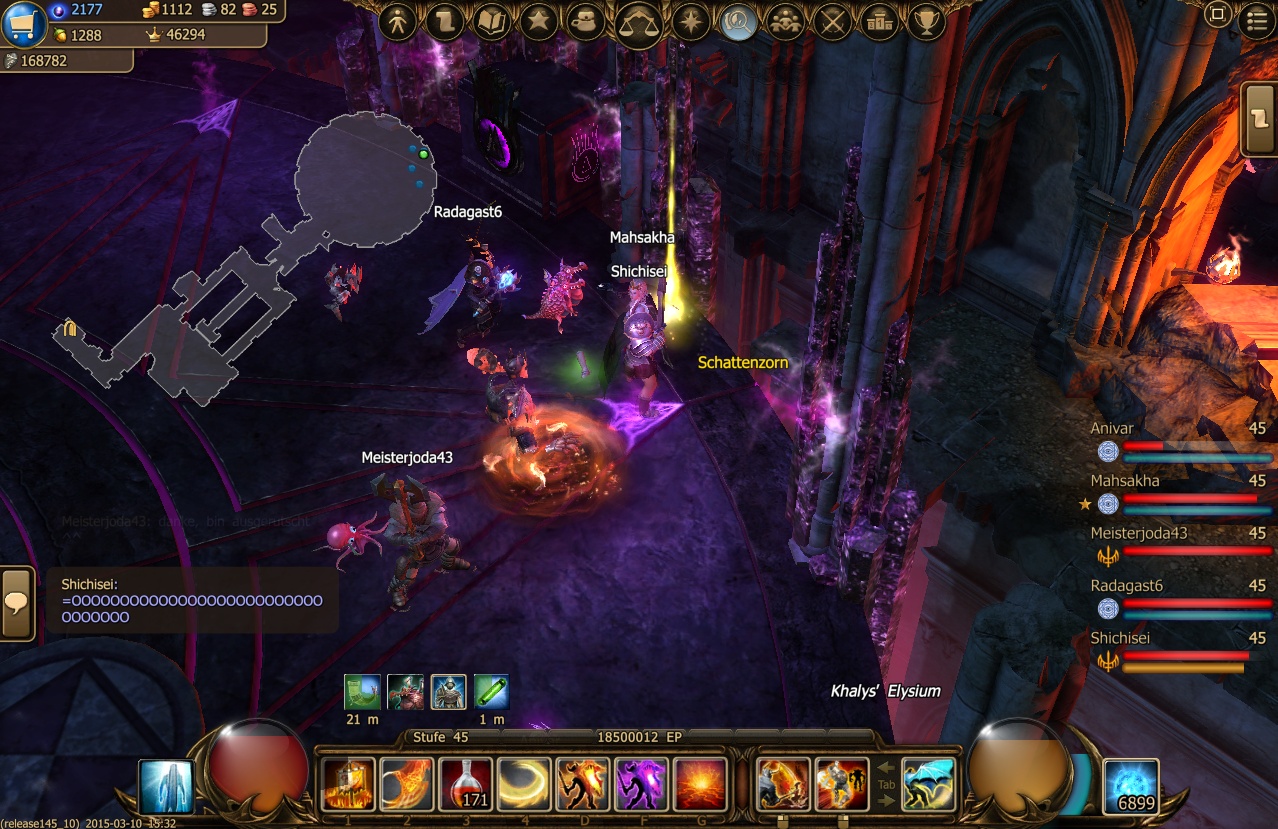Use the blue essence slot showing 6899
1278x829 pixels.
[1131, 786]
